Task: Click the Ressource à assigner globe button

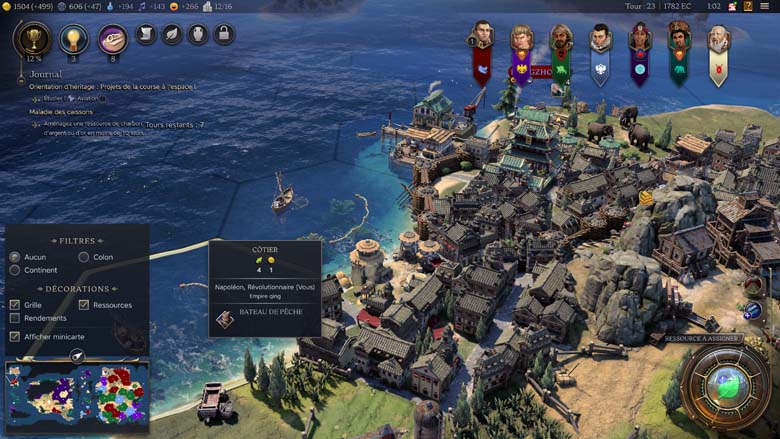Action: coord(724,385)
